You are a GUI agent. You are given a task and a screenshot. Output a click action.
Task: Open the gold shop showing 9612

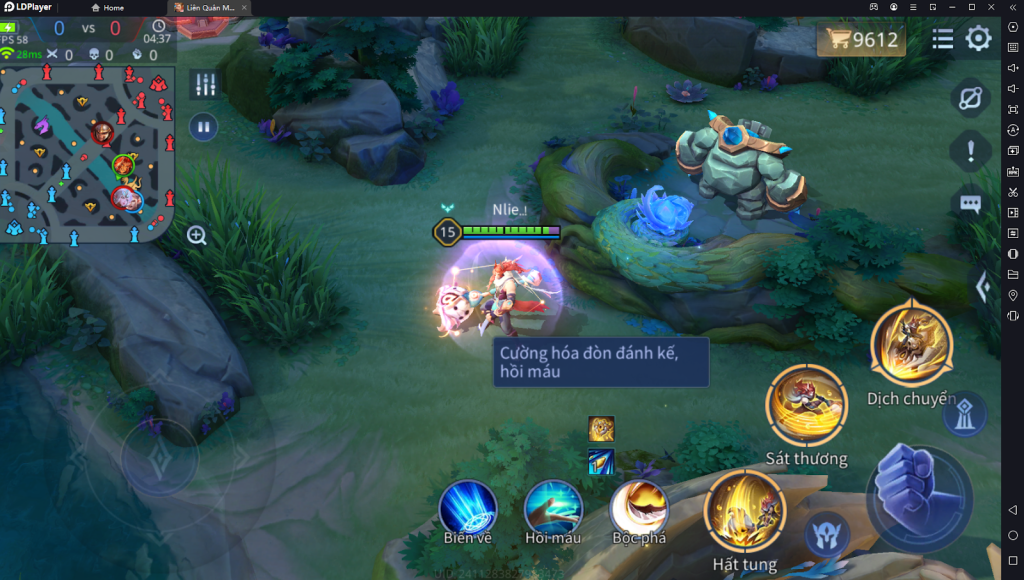pyautogui.click(x=861, y=40)
